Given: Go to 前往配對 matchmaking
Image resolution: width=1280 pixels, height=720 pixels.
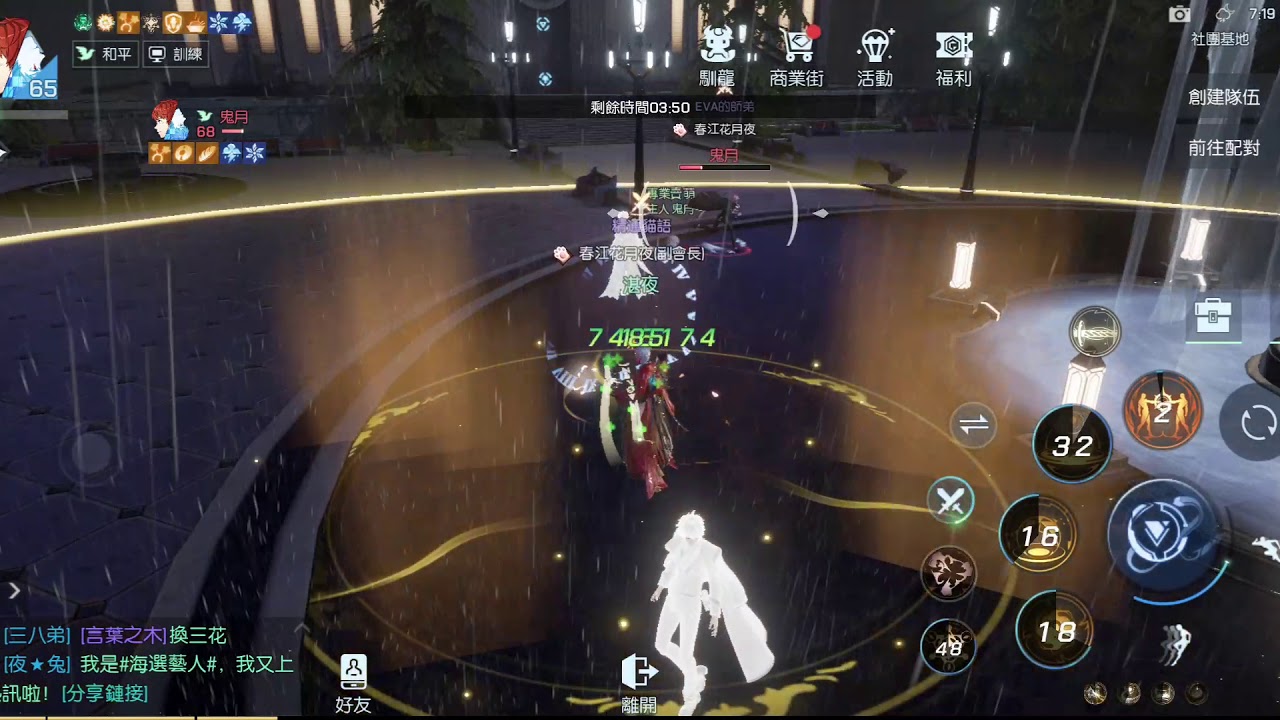Looking at the screenshot, I should [x=1223, y=148].
